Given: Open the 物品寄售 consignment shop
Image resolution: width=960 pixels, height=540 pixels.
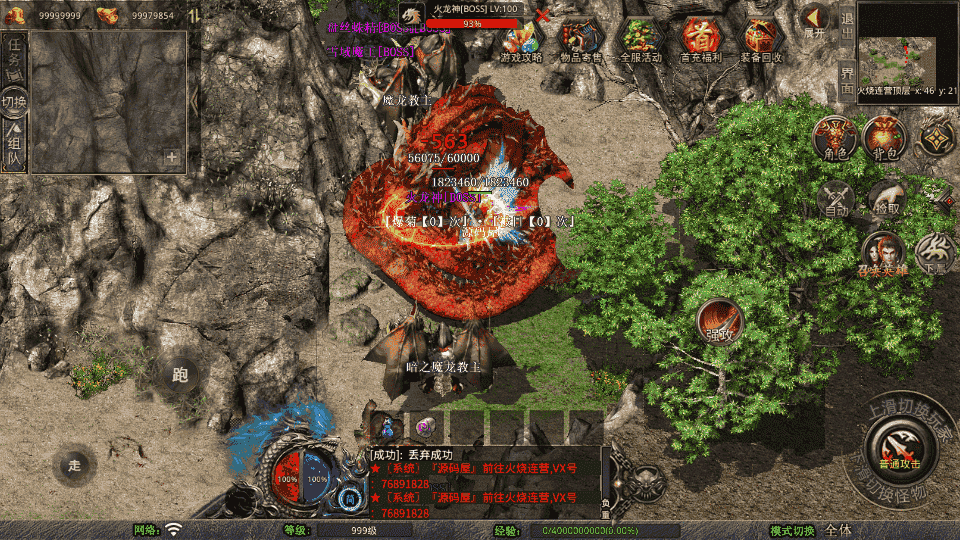Looking at the screenshot, I should 581,41.
